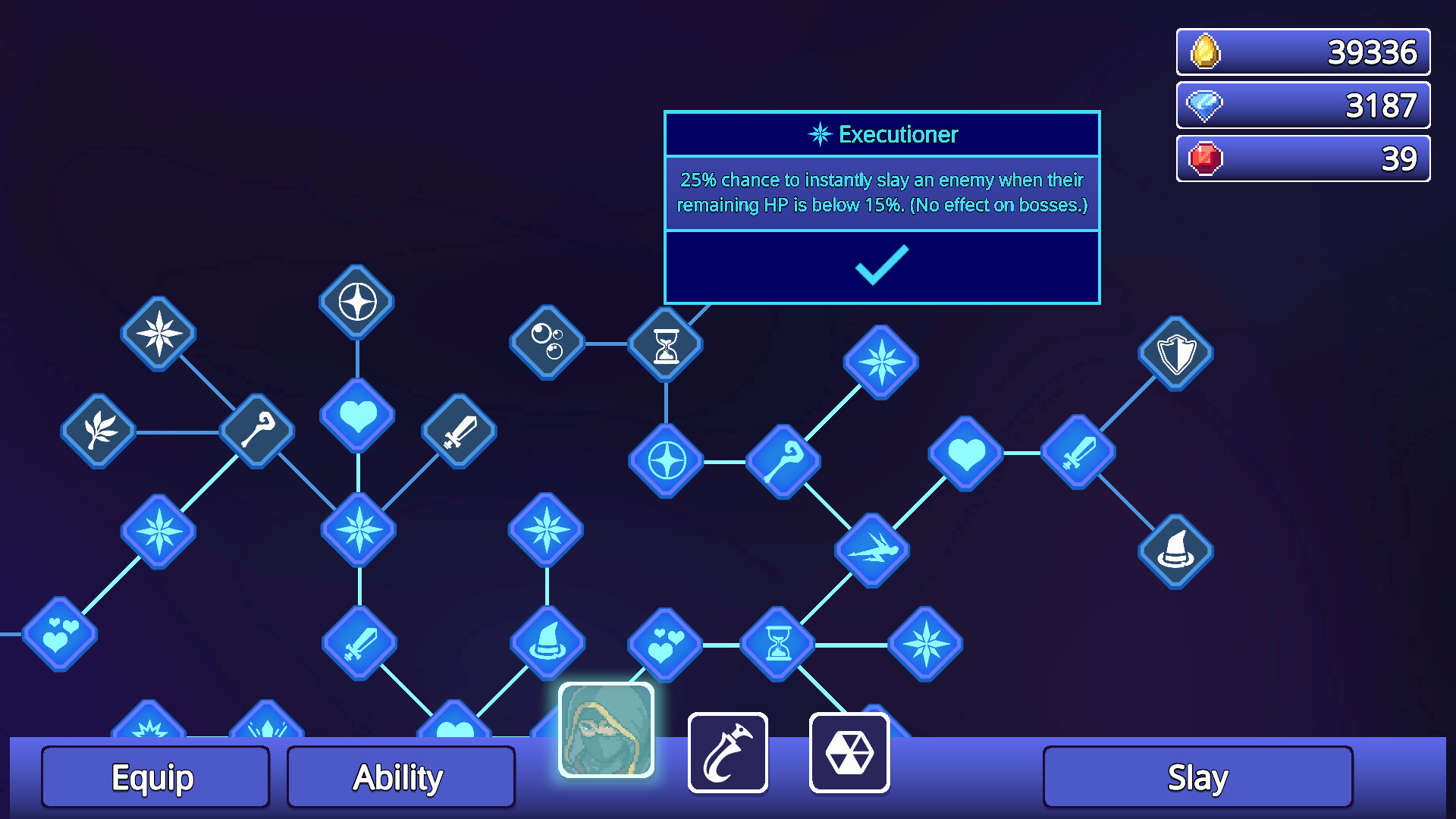This screenshot has height=819, width=1456.
Task: Open the hexagon gem panel beside the dagger icon
Action: (849, 751)
